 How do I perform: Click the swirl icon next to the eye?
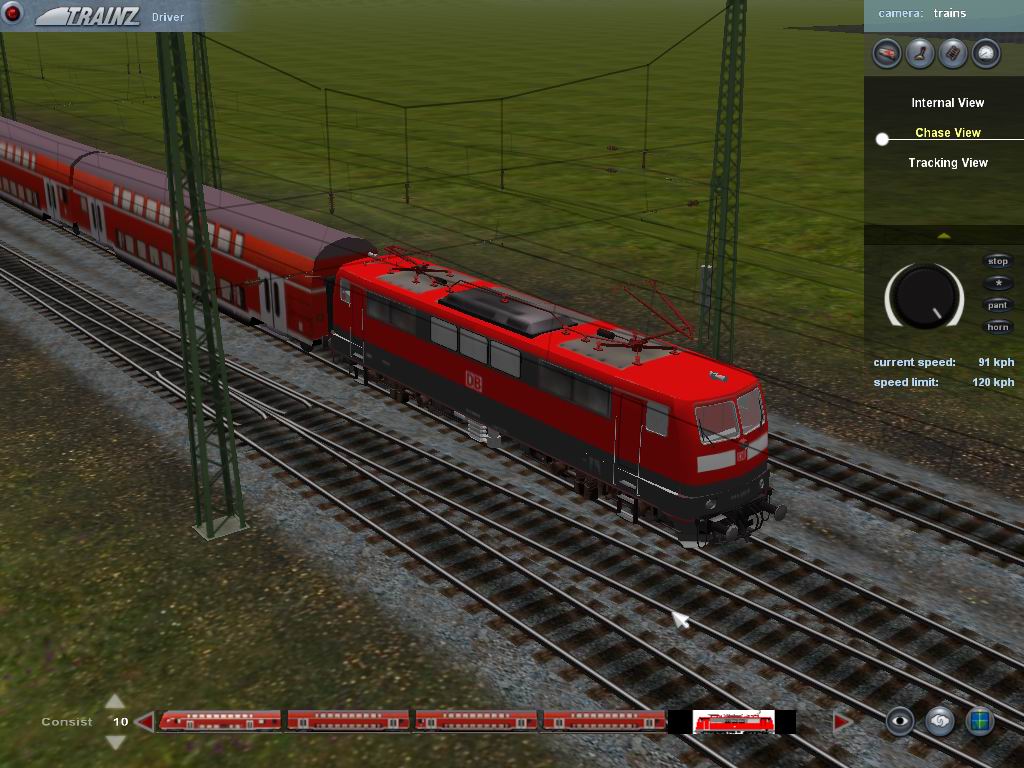click(x=940, y=721)
